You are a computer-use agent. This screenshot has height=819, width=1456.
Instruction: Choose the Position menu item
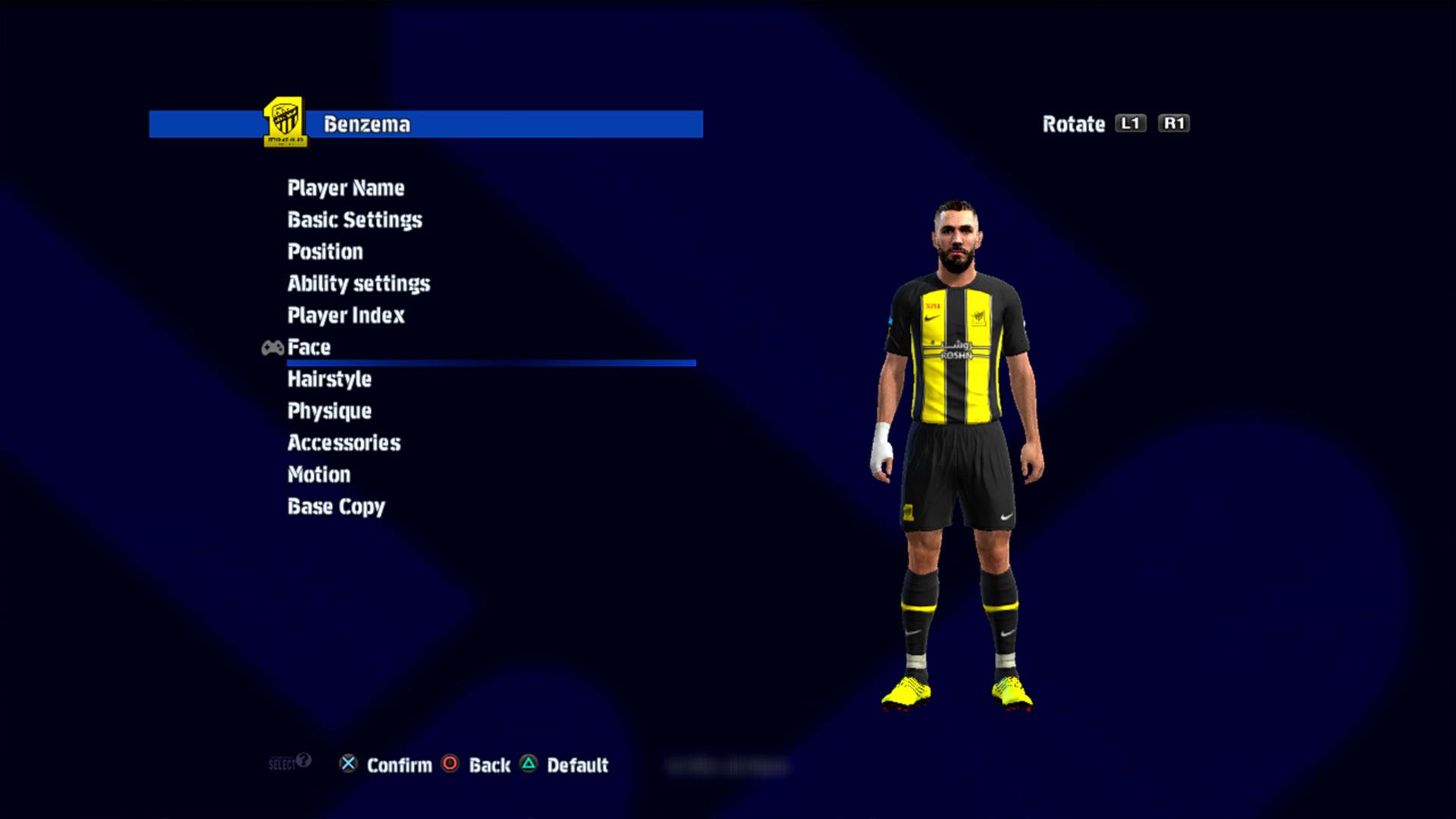[325, 252]
